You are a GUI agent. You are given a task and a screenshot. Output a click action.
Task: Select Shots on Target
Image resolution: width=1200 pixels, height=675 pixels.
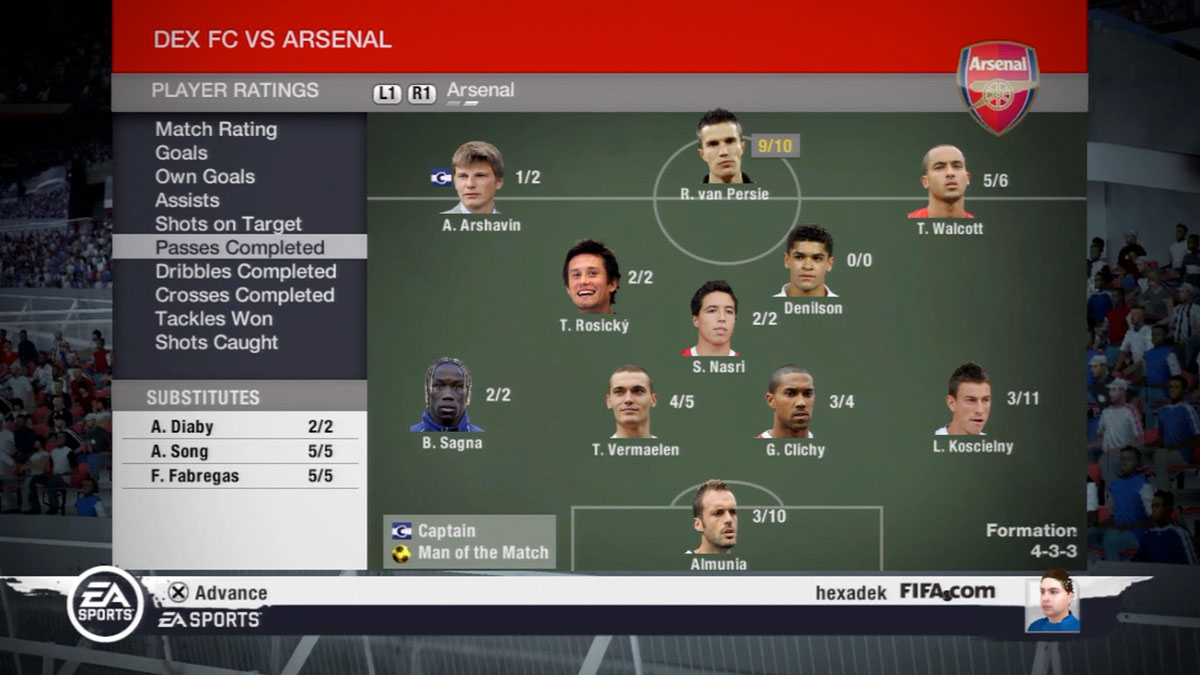point(228,224)
